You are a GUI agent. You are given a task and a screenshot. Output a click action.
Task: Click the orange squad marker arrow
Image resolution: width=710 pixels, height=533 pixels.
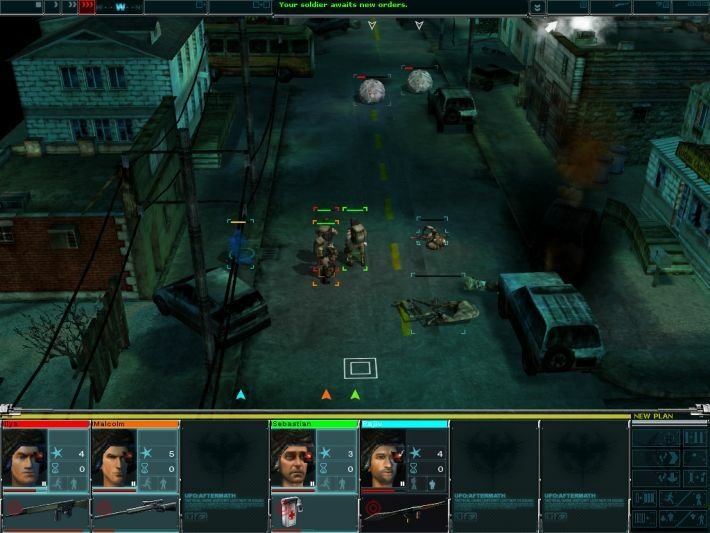pyautogui.click(x=325, y=395)
